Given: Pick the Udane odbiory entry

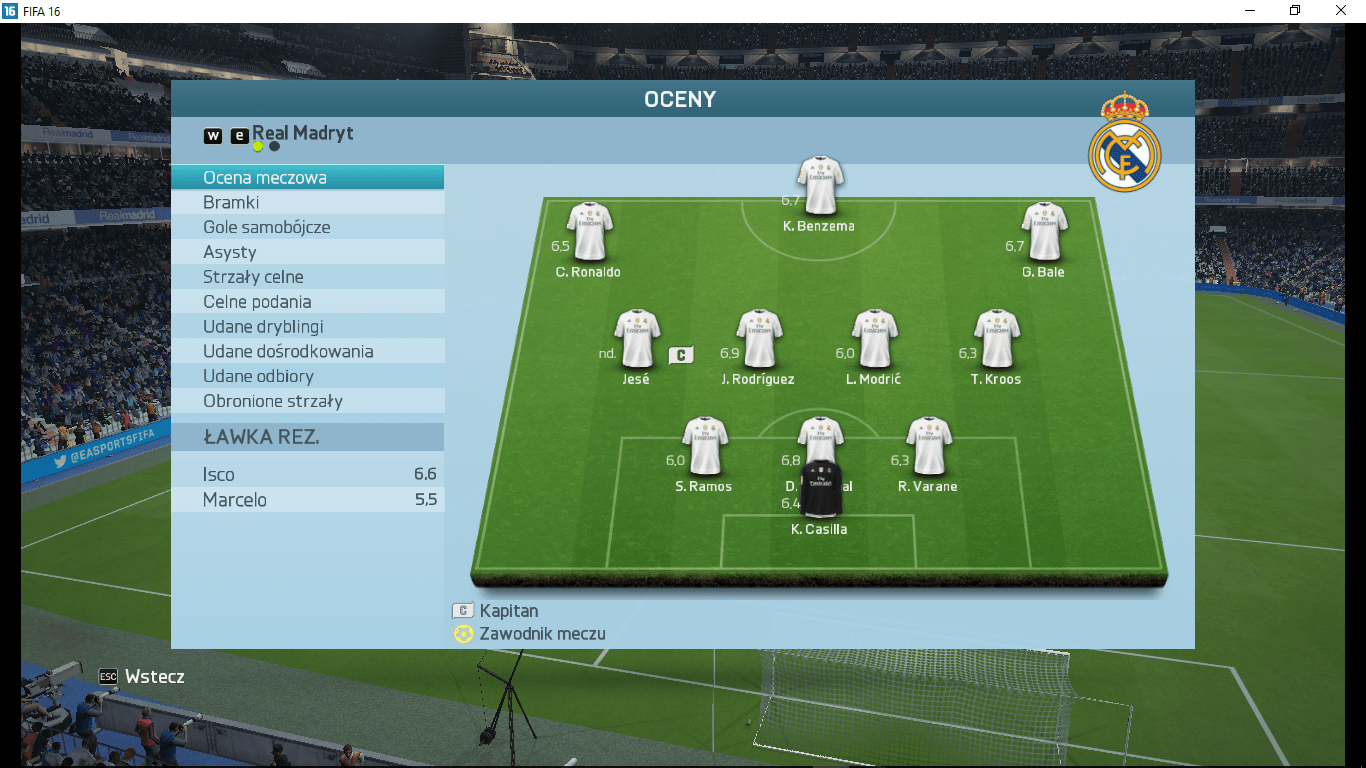Looking at the screenshot, I should tap(307, 376).
